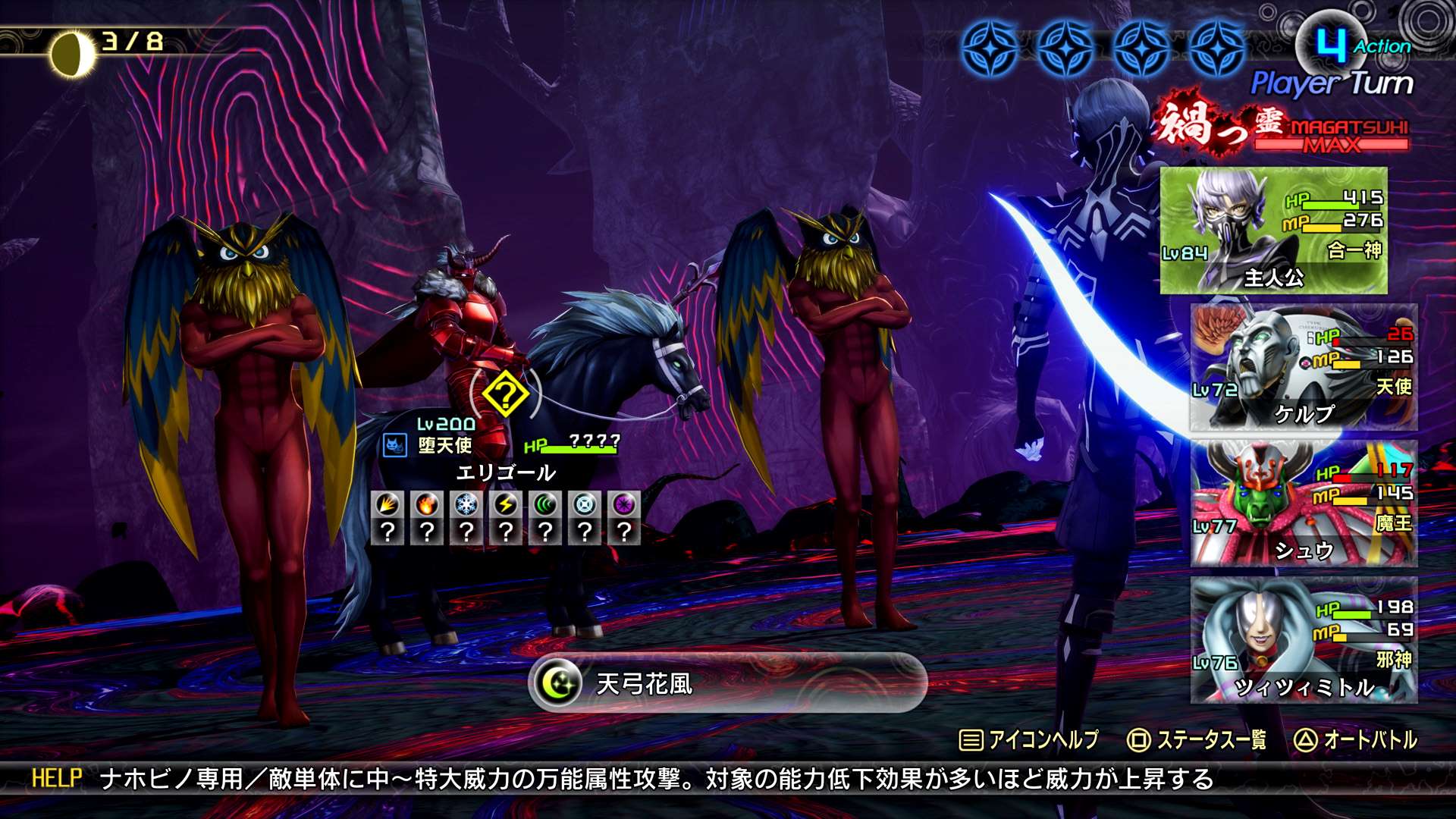Inspect the fire affinity icon on エリゴール
Screen dimensions: 1456x819
pyautogui.click(x=427, y=504)
